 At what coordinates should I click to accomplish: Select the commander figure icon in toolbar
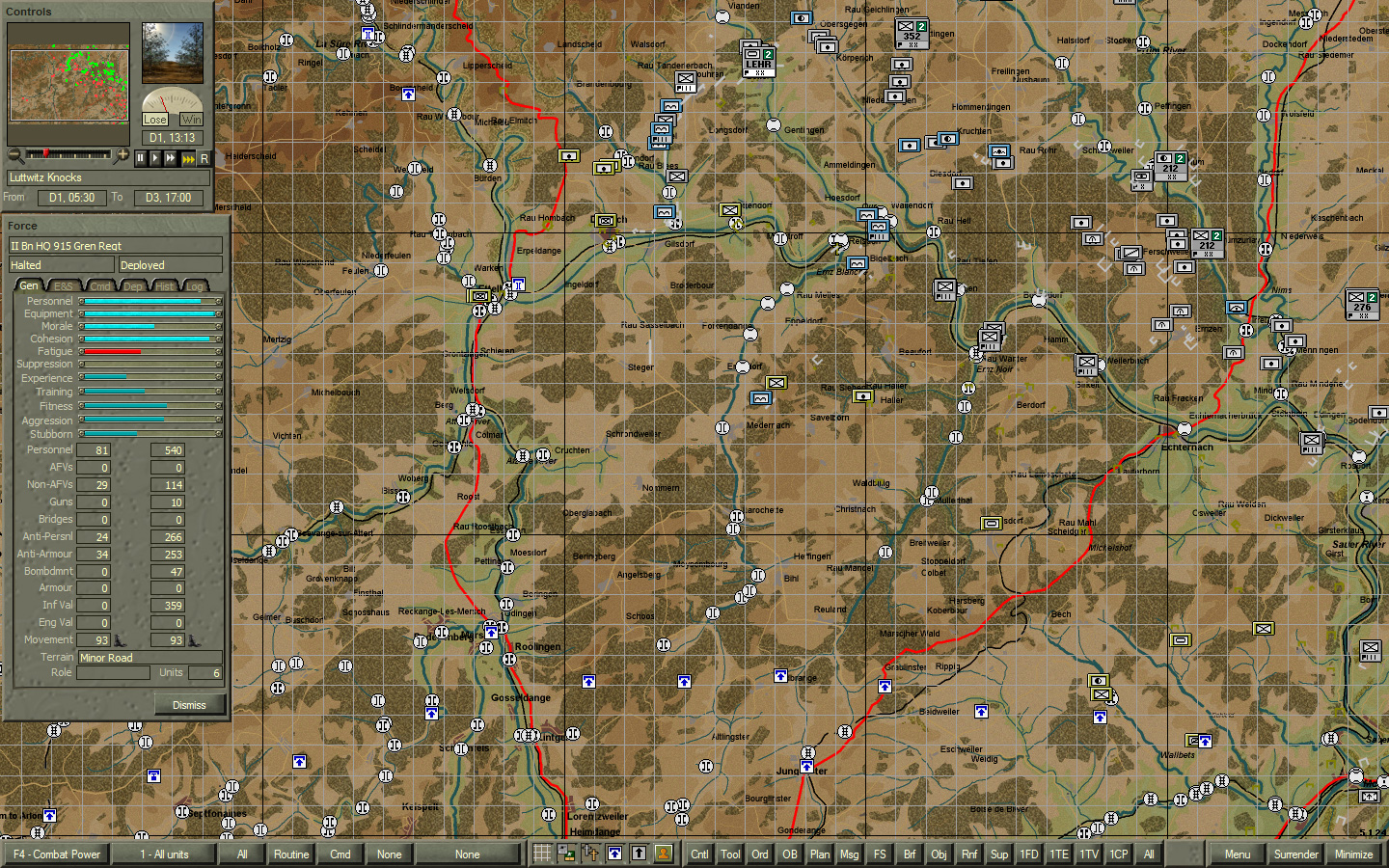tap(664, 854)
